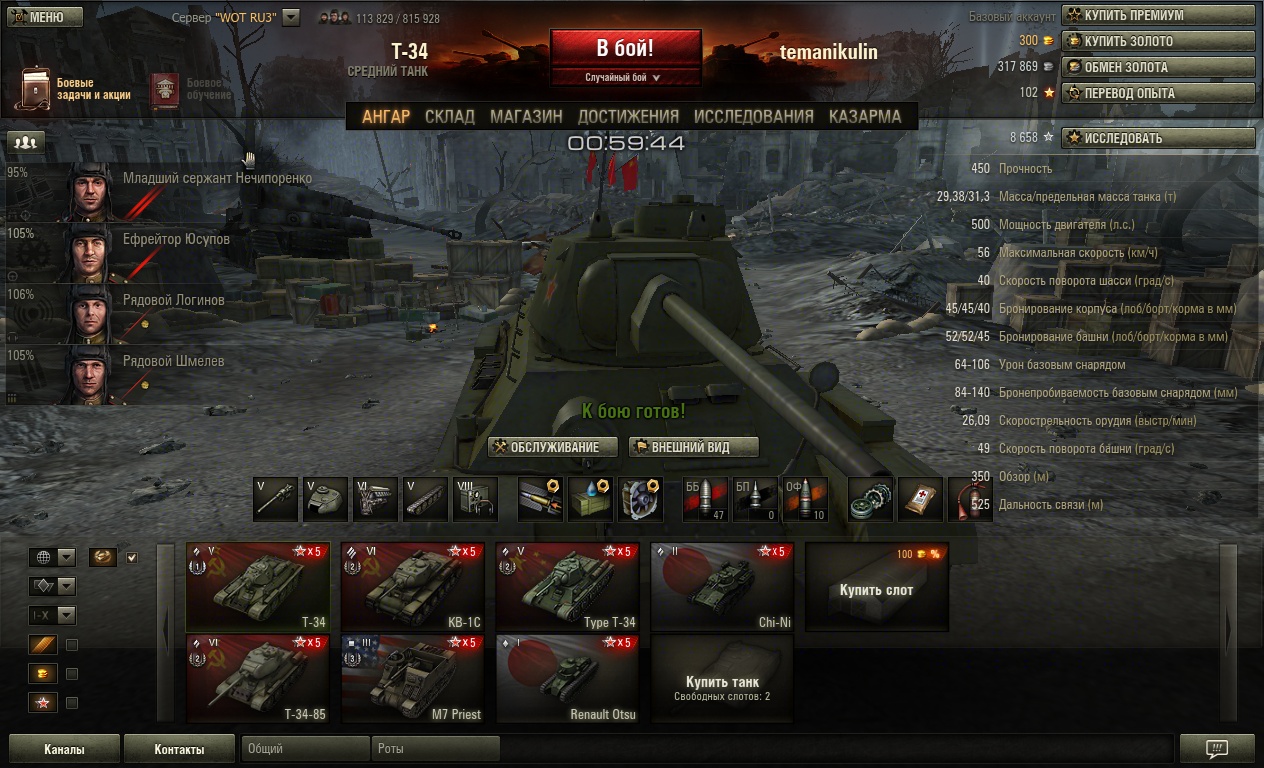Switch to the Склад tab
This screenshot has width=1264, height=768.
point(449,116)
